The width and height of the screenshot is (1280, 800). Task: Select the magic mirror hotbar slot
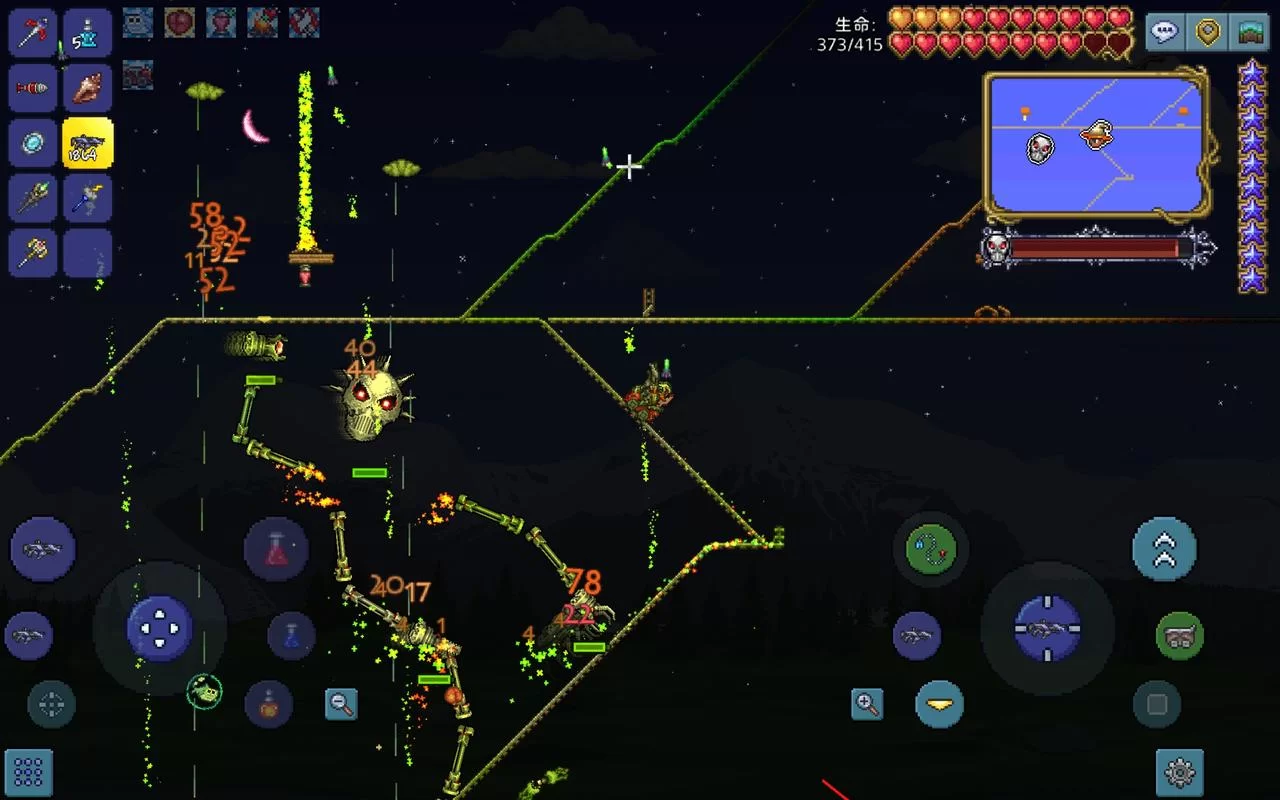pos(33,143)
